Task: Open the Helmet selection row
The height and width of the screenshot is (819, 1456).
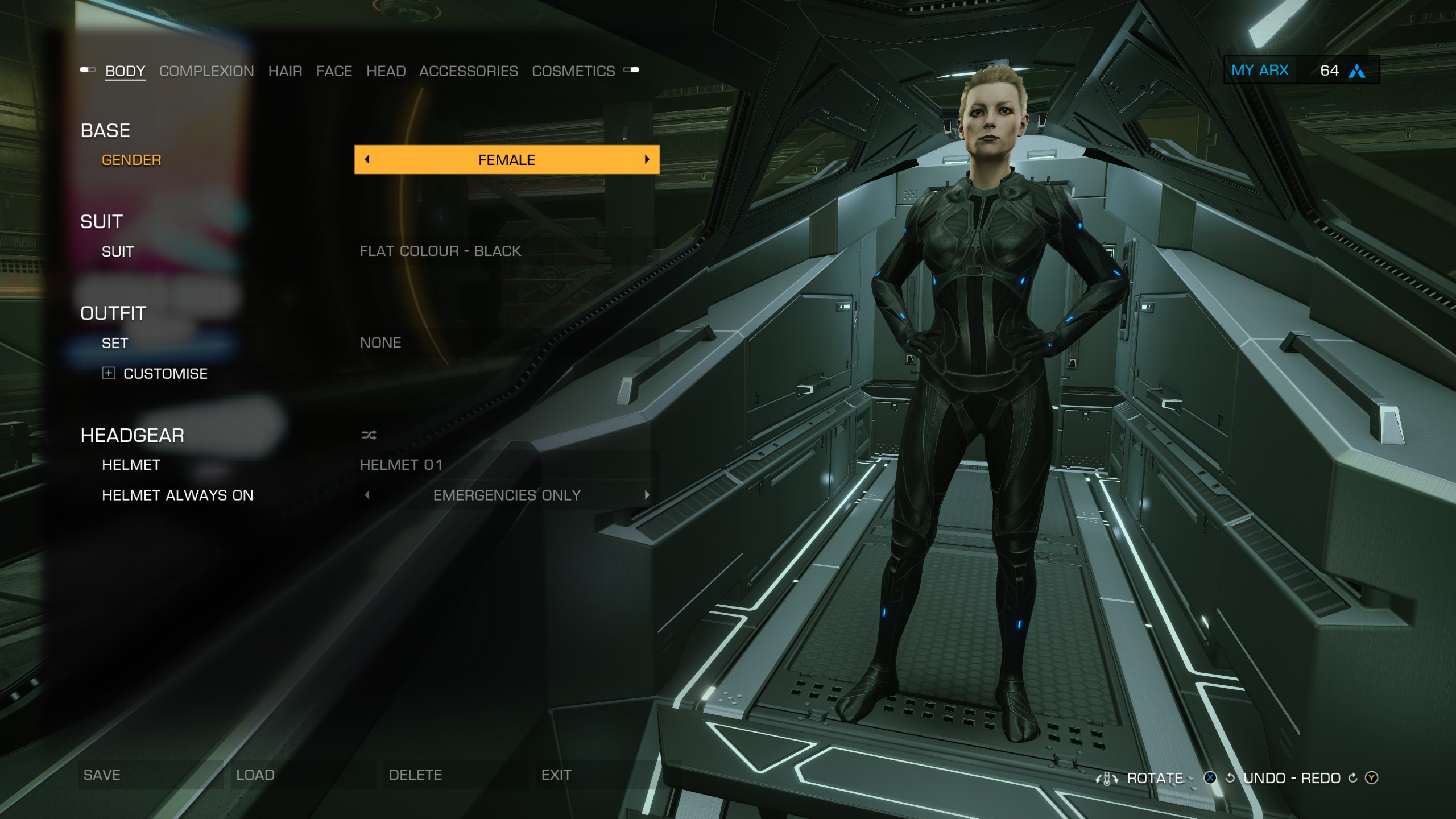Action: pyautogui.click(x=401, y=465)
